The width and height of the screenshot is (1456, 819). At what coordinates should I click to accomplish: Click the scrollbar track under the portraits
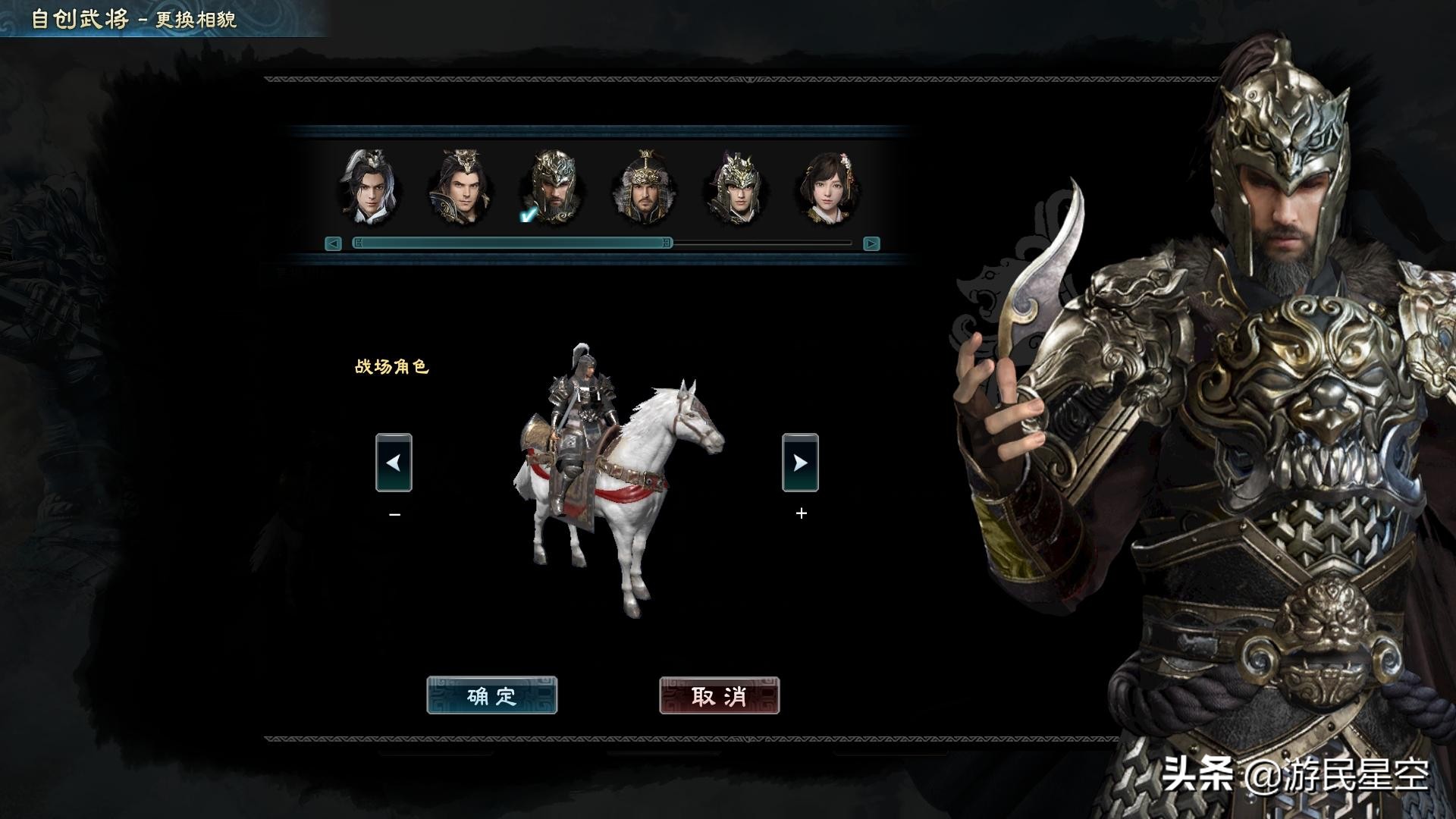tap(758, 242)
